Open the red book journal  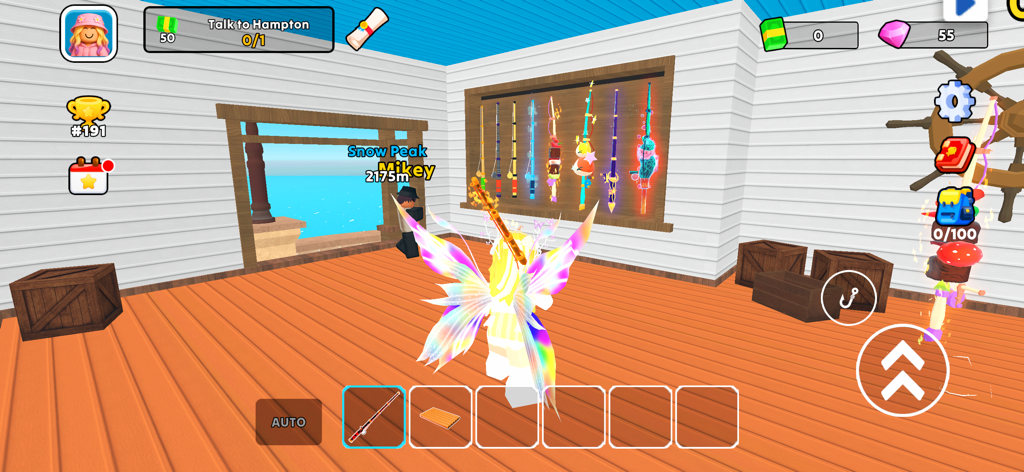click(x=954, y=155)
